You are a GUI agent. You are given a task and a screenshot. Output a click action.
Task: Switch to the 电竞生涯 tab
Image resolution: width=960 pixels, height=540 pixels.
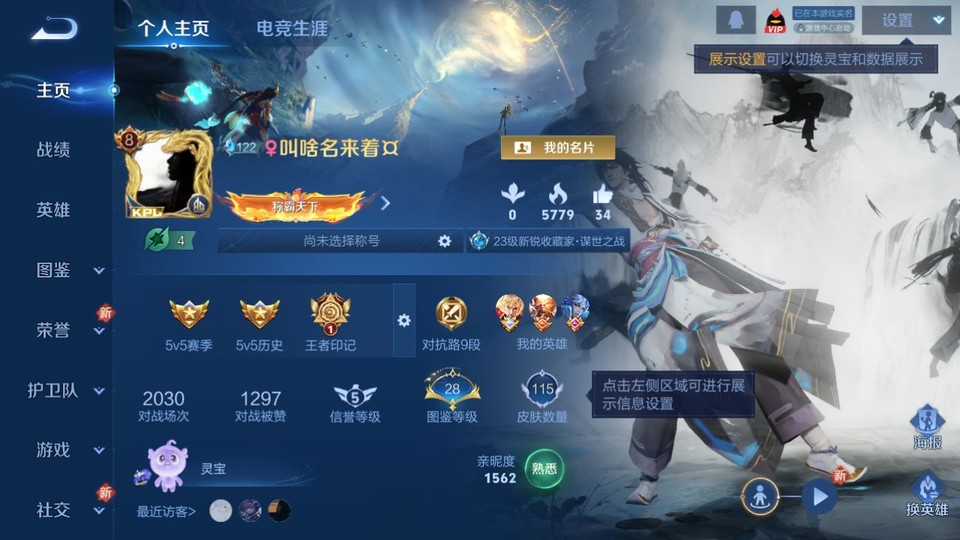(x=292, y=28)
